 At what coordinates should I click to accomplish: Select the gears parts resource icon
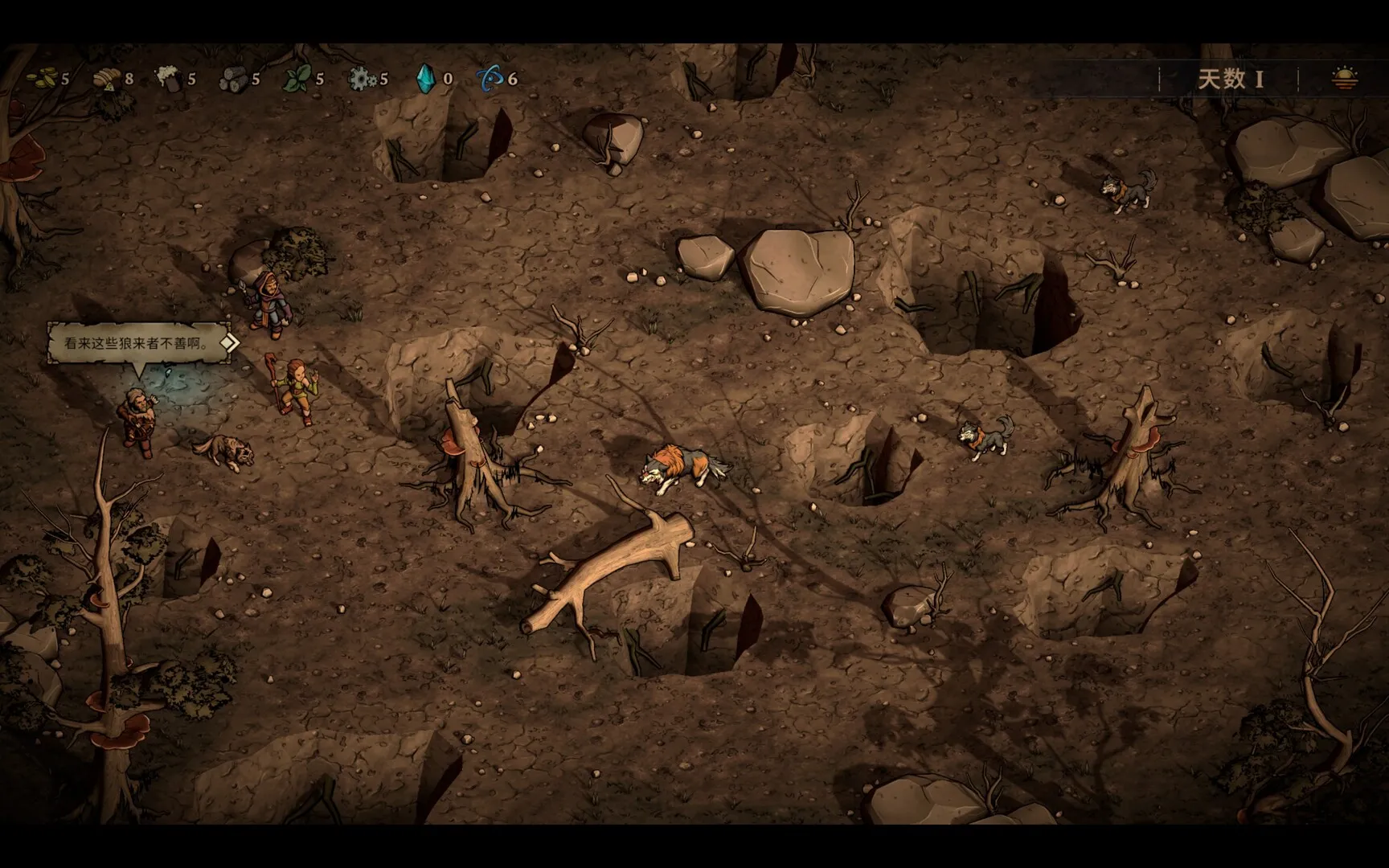point(361,78)
